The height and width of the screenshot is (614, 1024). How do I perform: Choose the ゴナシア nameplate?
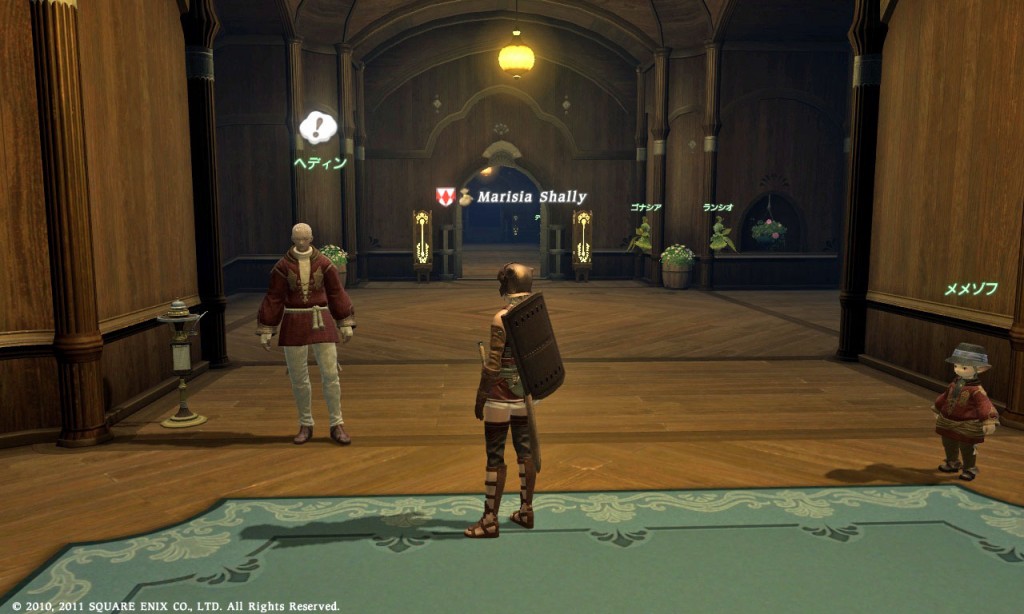[x=645, y=207]
